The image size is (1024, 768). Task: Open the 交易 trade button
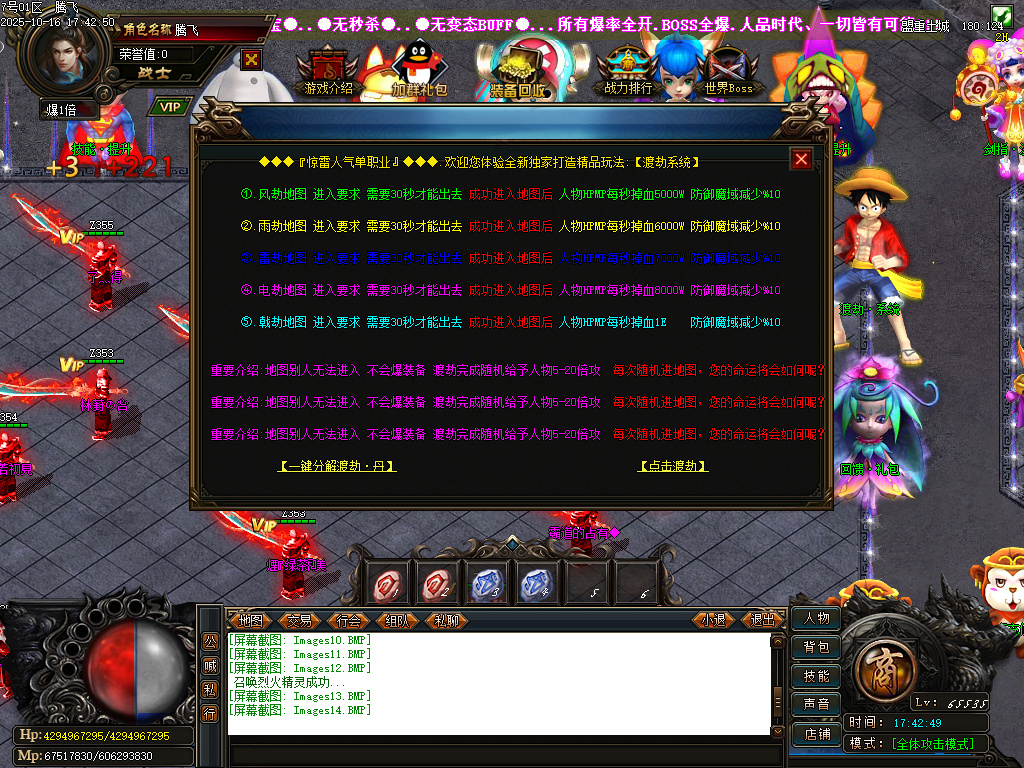pos(299,620)
